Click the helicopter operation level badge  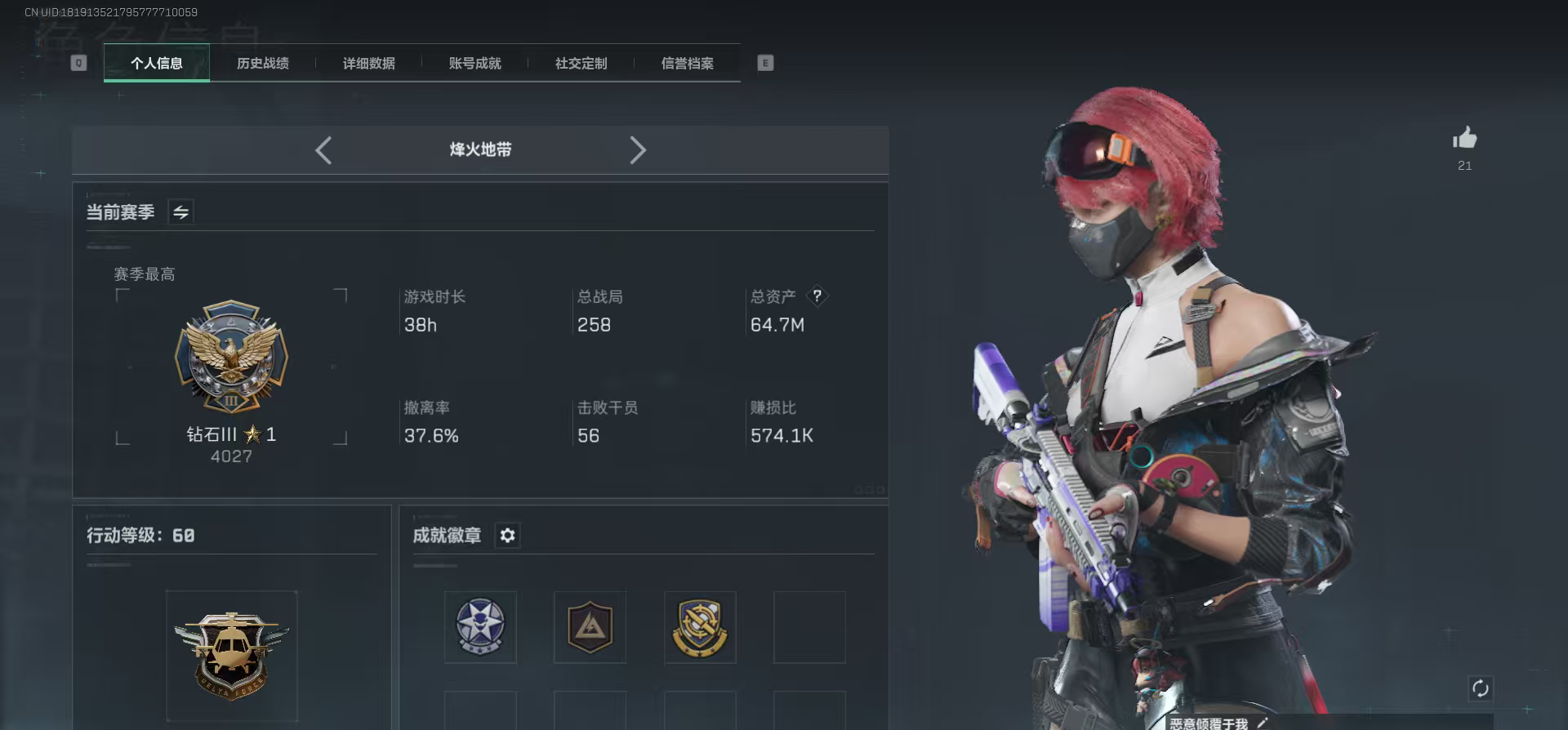pos(231,653)
